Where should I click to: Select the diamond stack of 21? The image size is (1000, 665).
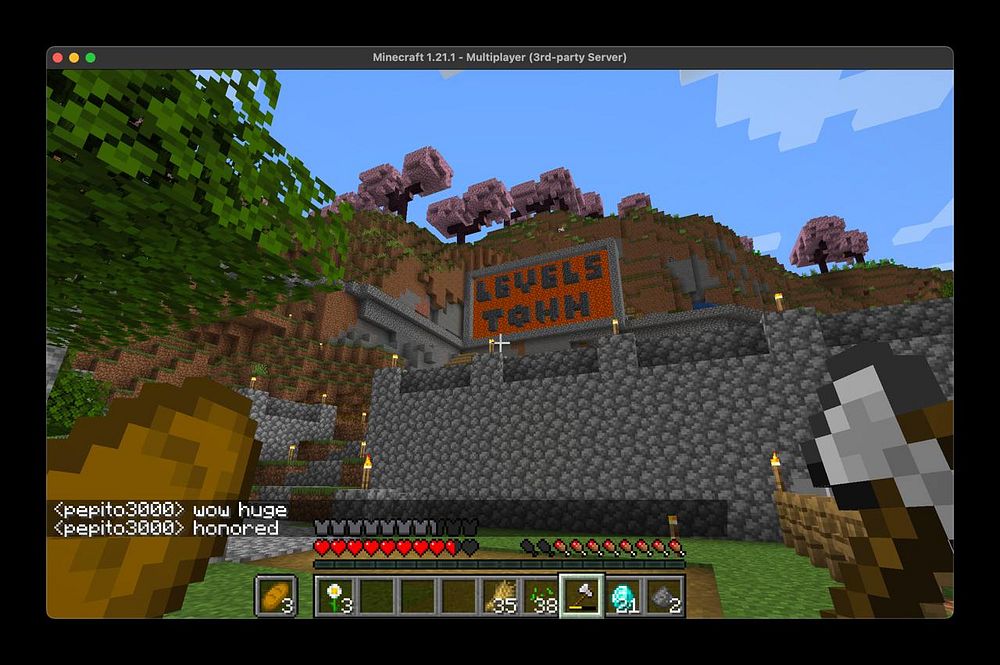623,597
